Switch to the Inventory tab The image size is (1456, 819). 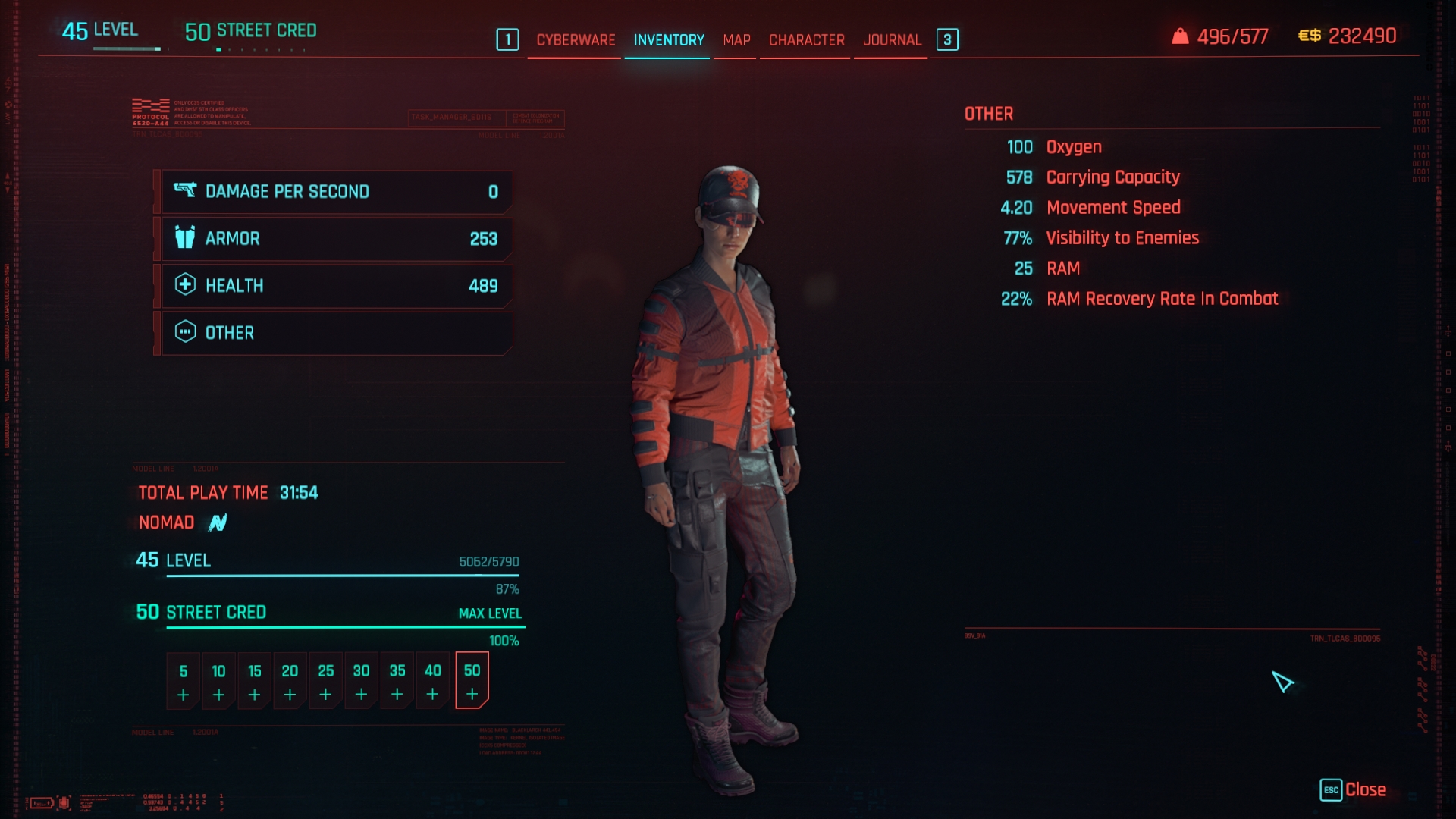[x=669, y=40]
